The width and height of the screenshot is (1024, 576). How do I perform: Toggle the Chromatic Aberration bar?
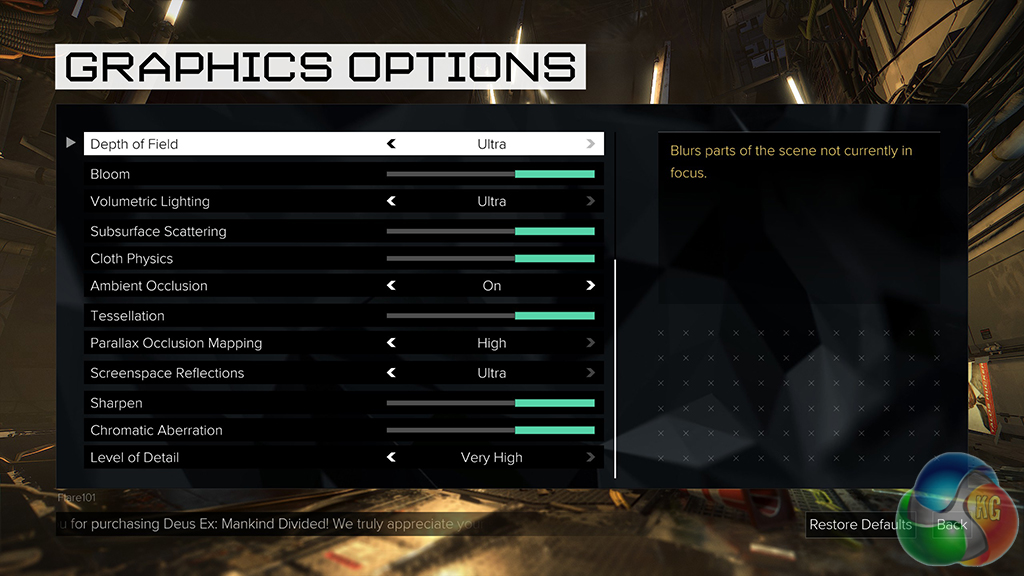490,430
